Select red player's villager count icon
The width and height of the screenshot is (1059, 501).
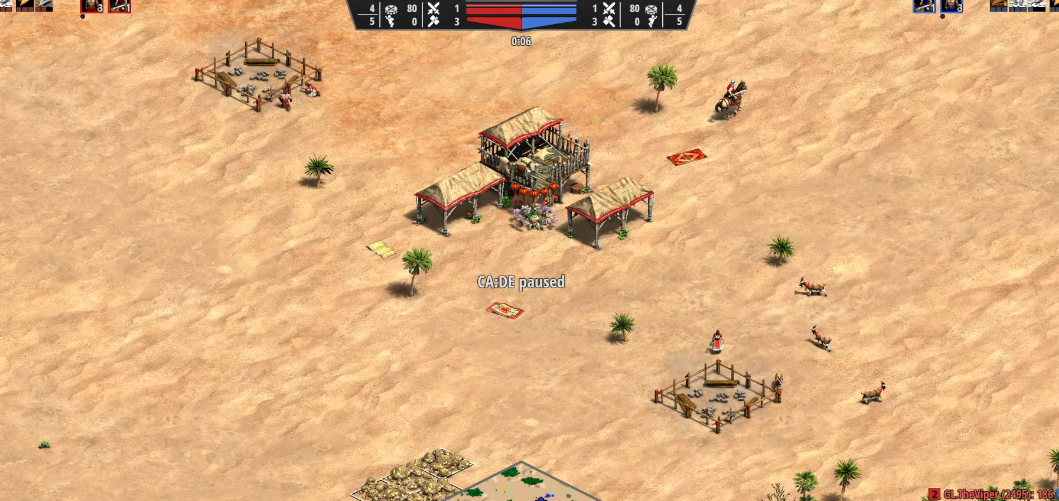[92, 6]
